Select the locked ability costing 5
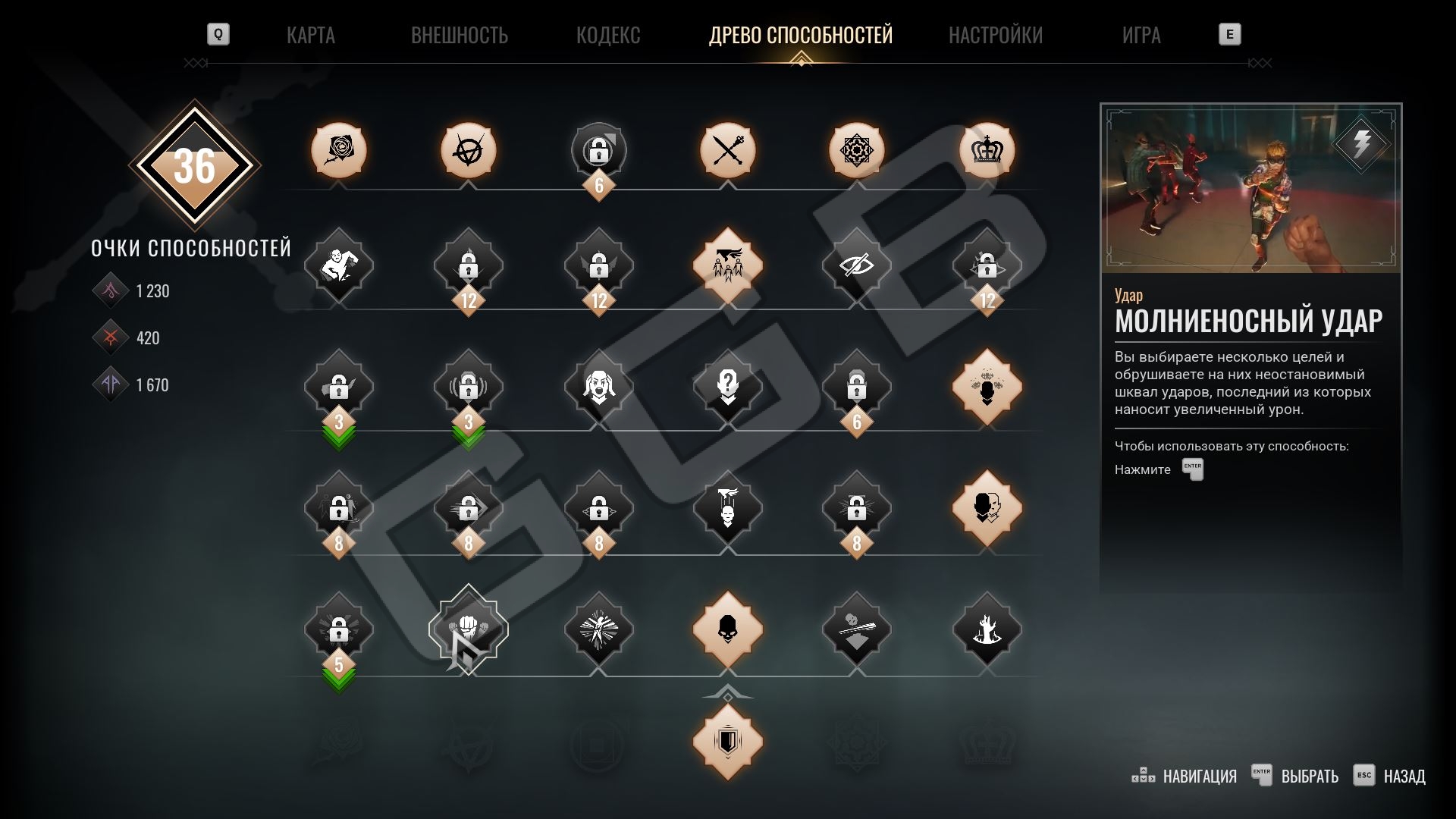 pyautogui.click(x=339, y=629)
